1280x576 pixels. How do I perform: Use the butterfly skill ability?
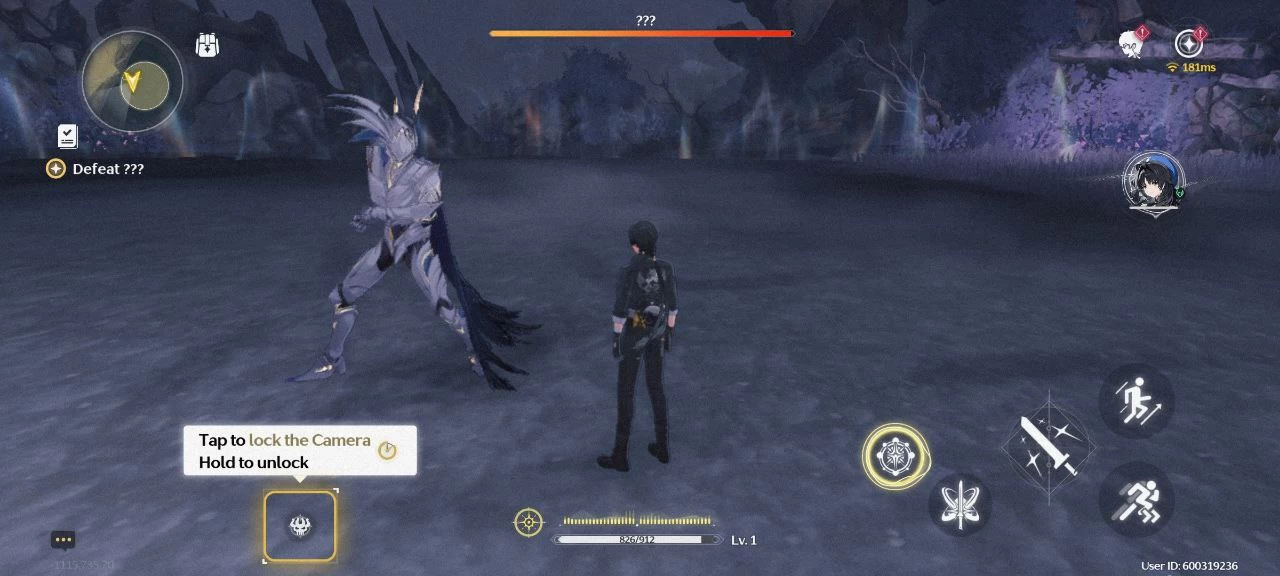click(x=960, y=504)
